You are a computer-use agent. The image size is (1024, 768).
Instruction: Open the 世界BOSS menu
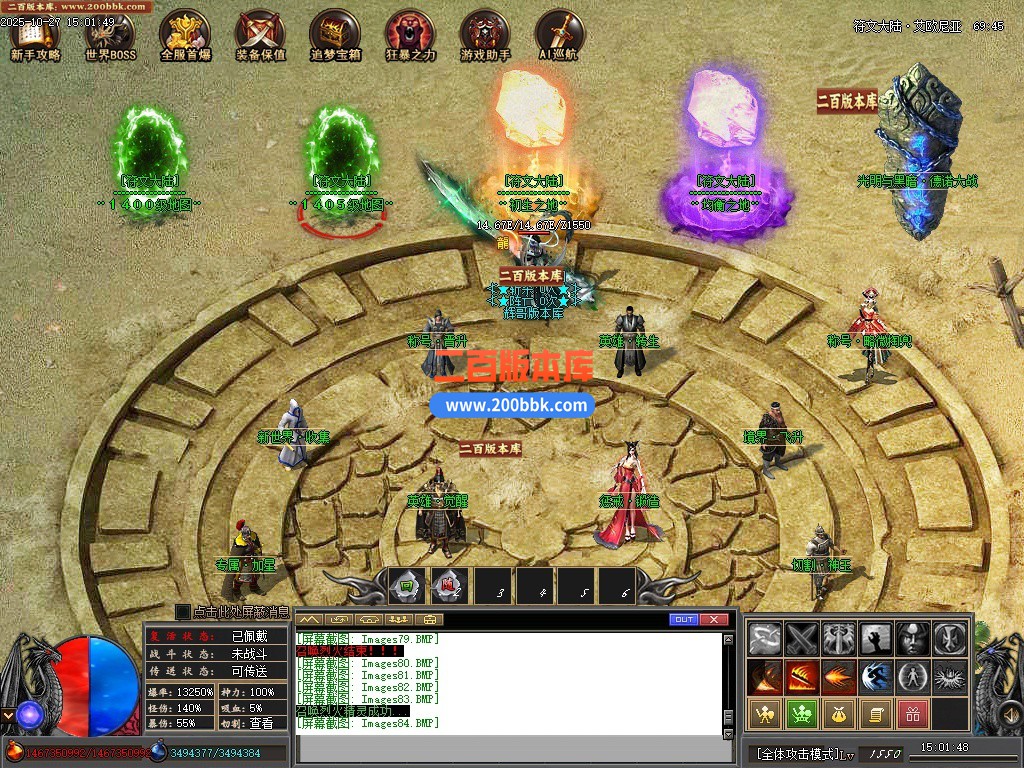point(110,37)
